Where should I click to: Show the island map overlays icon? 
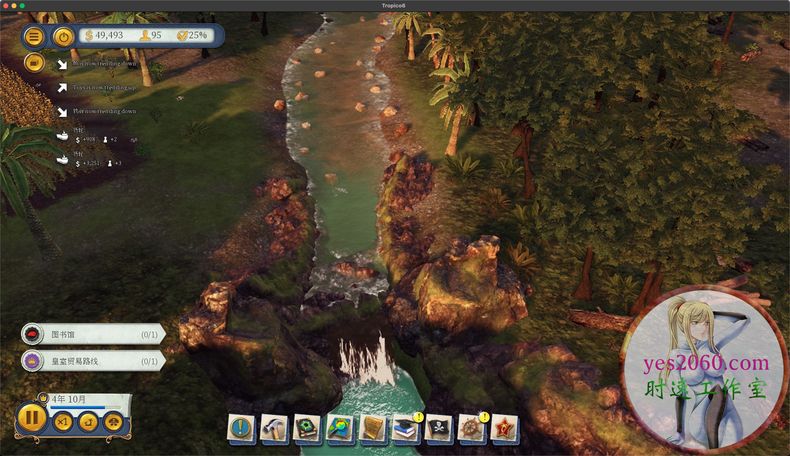click(x=340, y=427)
